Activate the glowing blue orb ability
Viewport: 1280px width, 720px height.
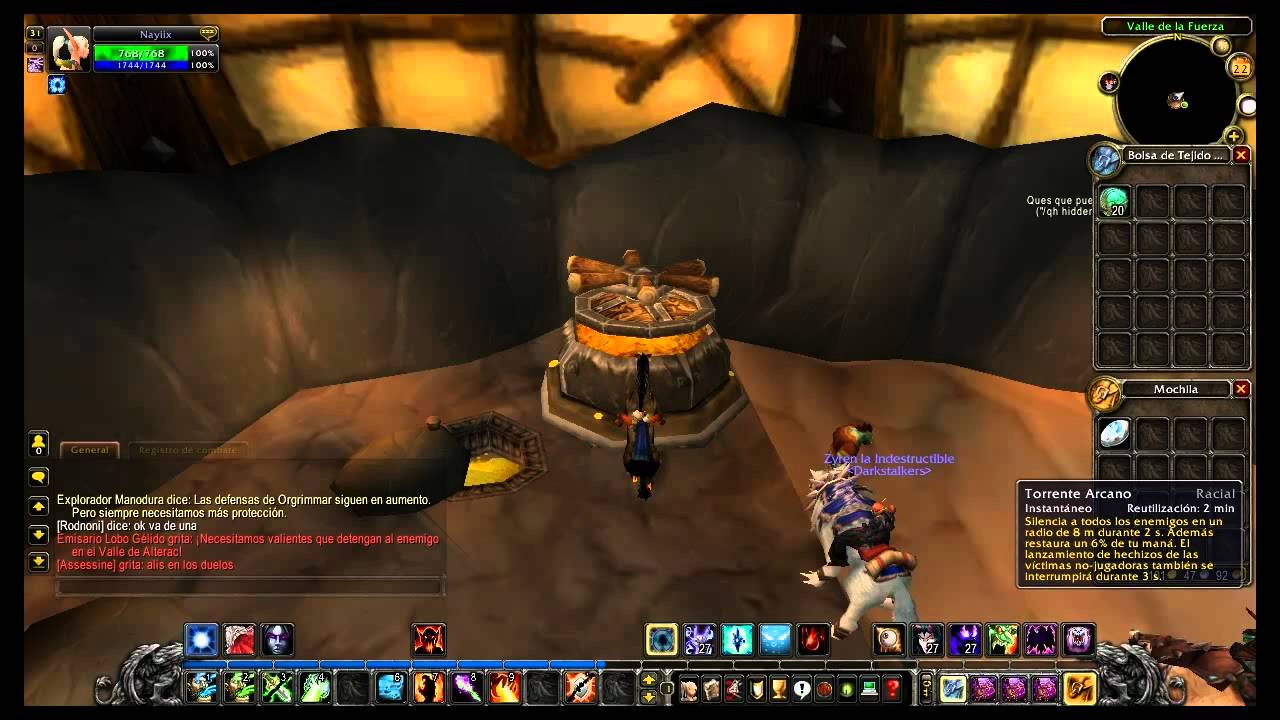point(201,639)
